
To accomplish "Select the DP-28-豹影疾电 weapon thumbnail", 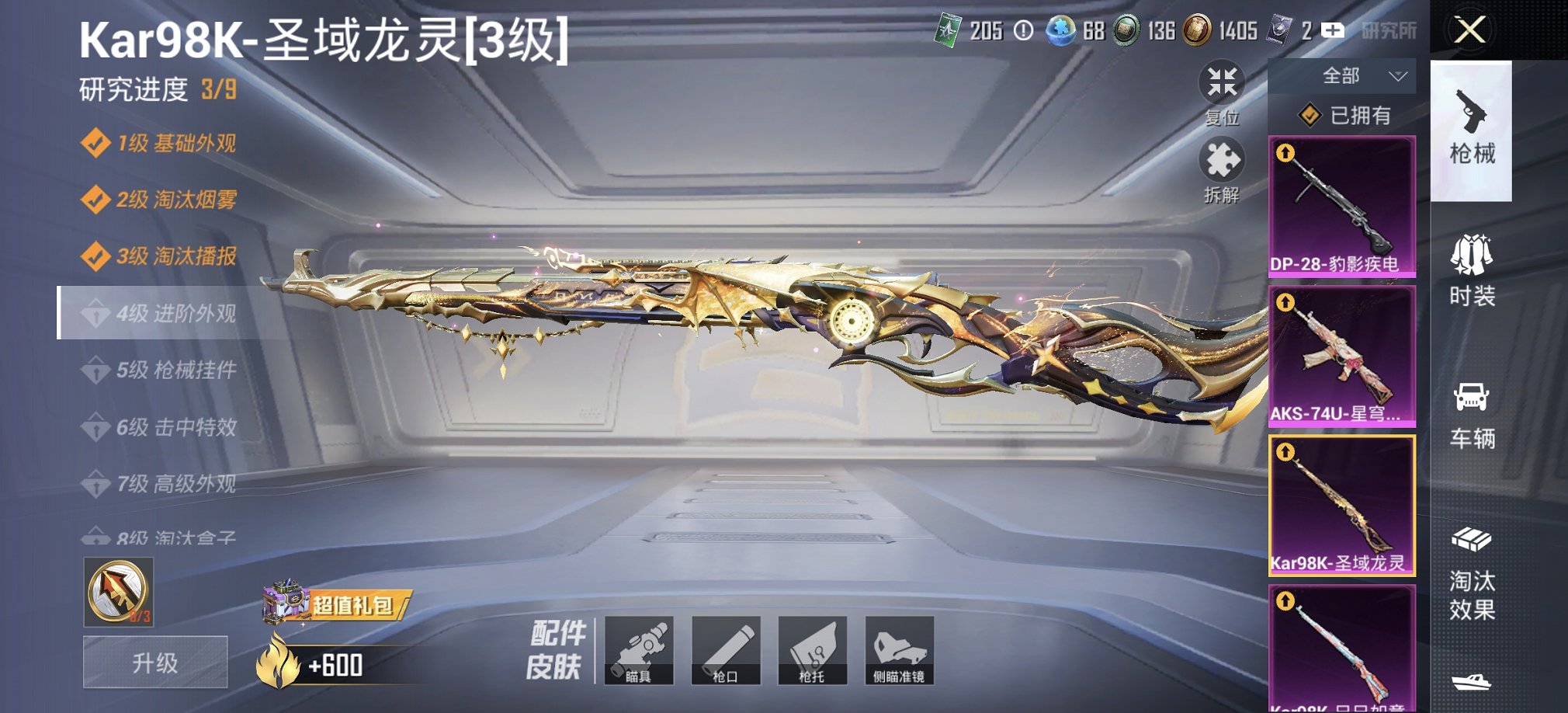I will click(1341, 206).
